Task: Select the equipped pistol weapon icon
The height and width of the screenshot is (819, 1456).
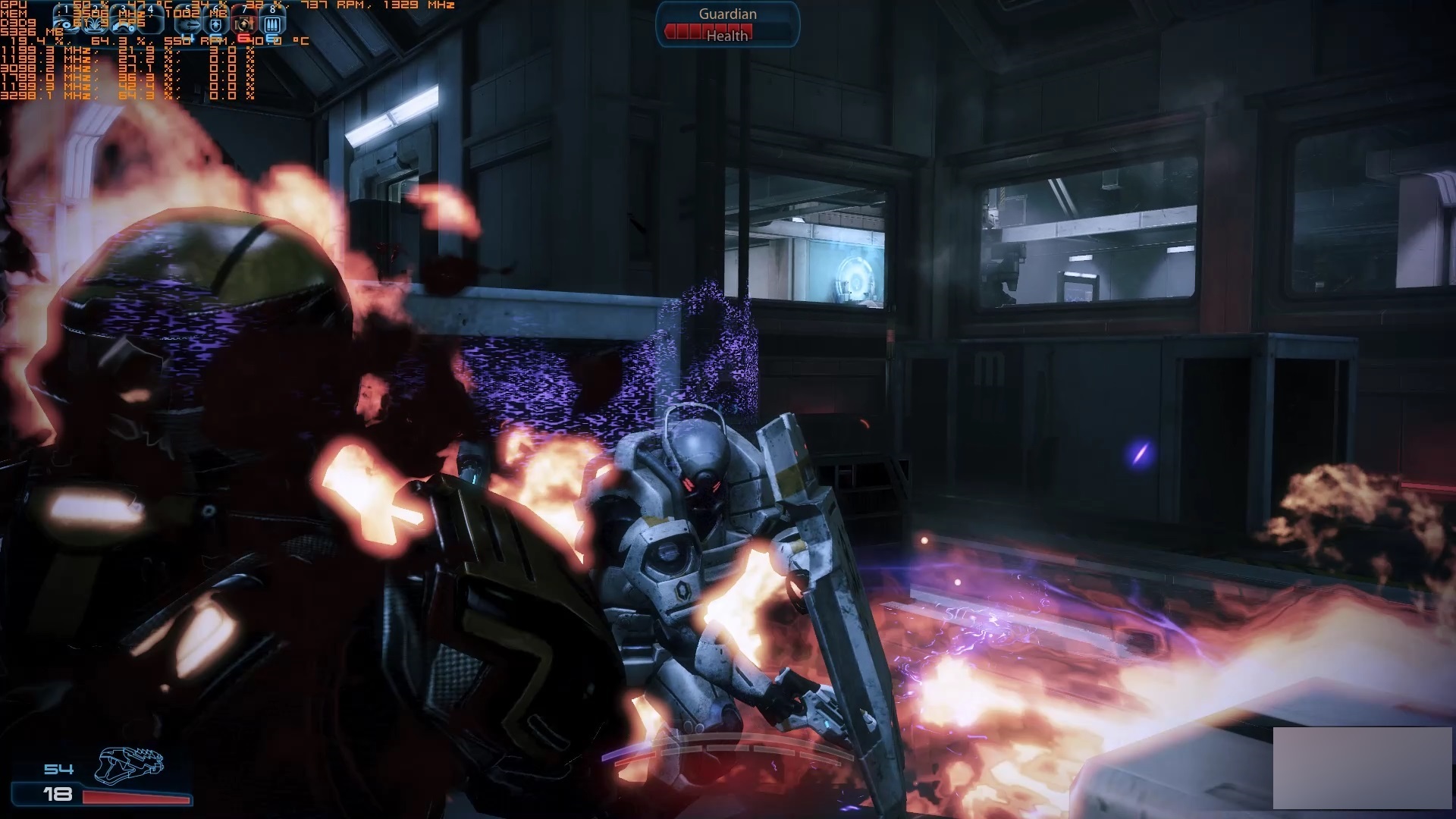Action: [129, 764]
